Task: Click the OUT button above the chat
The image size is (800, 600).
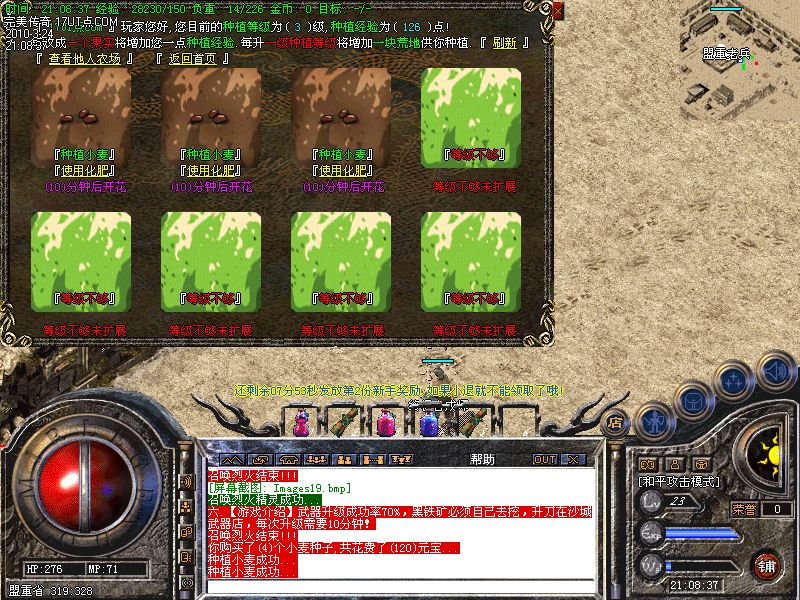Action: [545, 459]
